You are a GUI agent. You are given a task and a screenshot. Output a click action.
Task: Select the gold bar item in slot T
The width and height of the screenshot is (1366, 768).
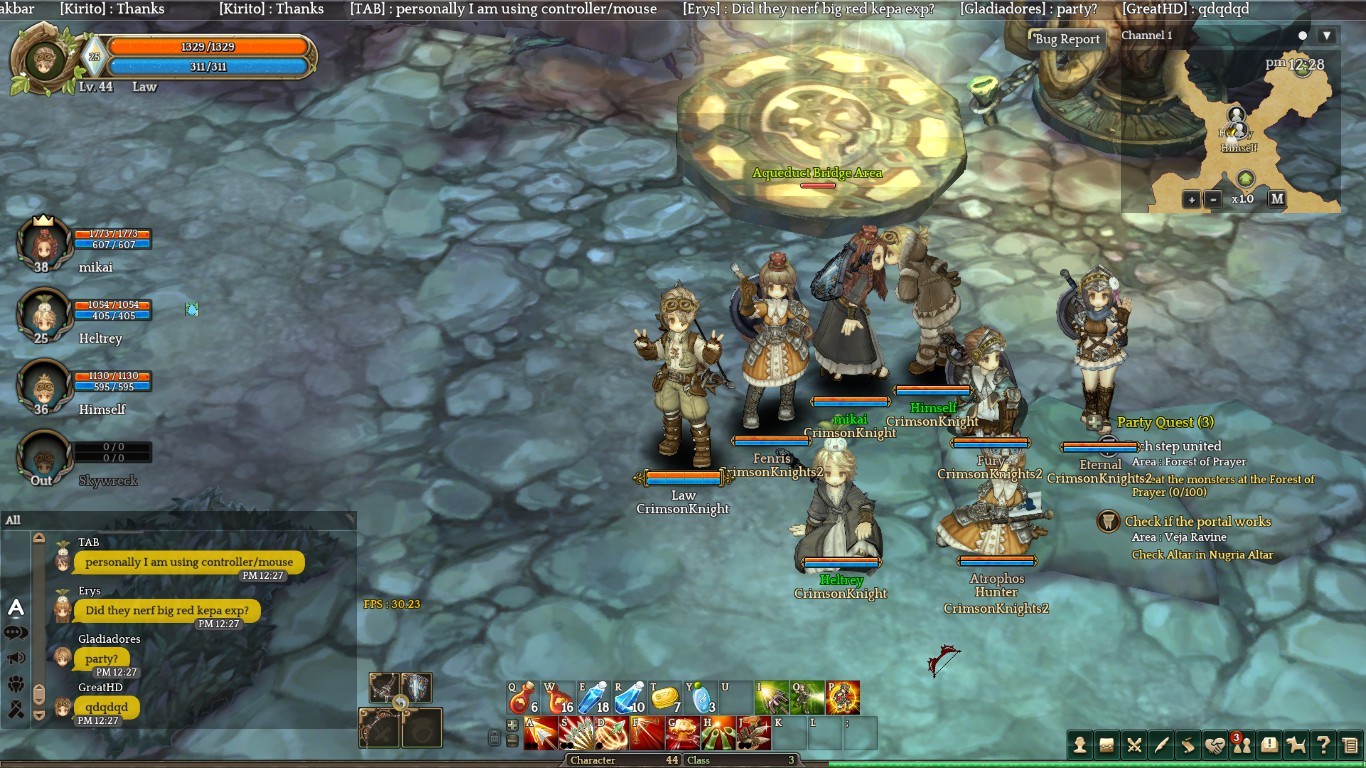665,697
